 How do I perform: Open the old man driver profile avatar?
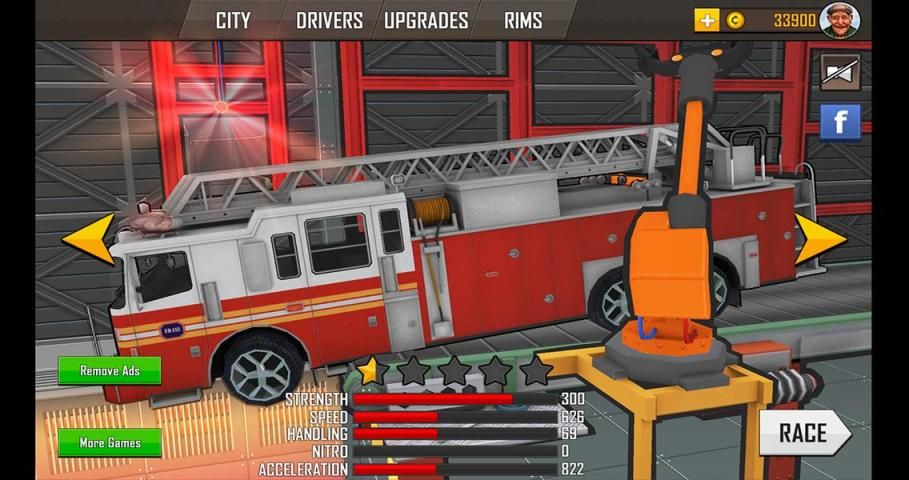pyautogui.click(x=839, y=19)
